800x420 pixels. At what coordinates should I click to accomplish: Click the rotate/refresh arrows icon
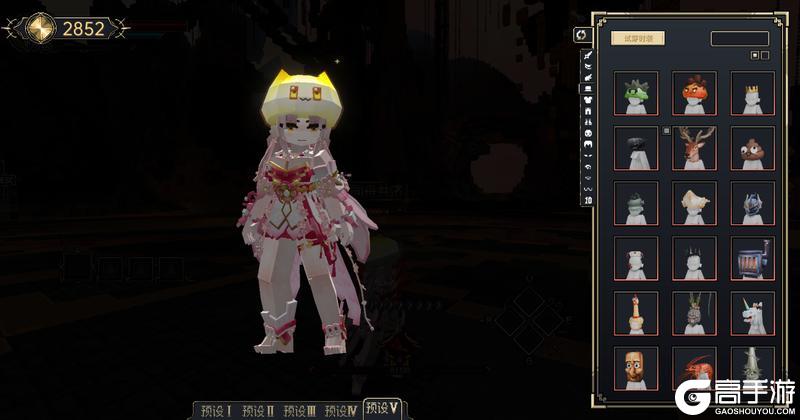tap(580, 35)
